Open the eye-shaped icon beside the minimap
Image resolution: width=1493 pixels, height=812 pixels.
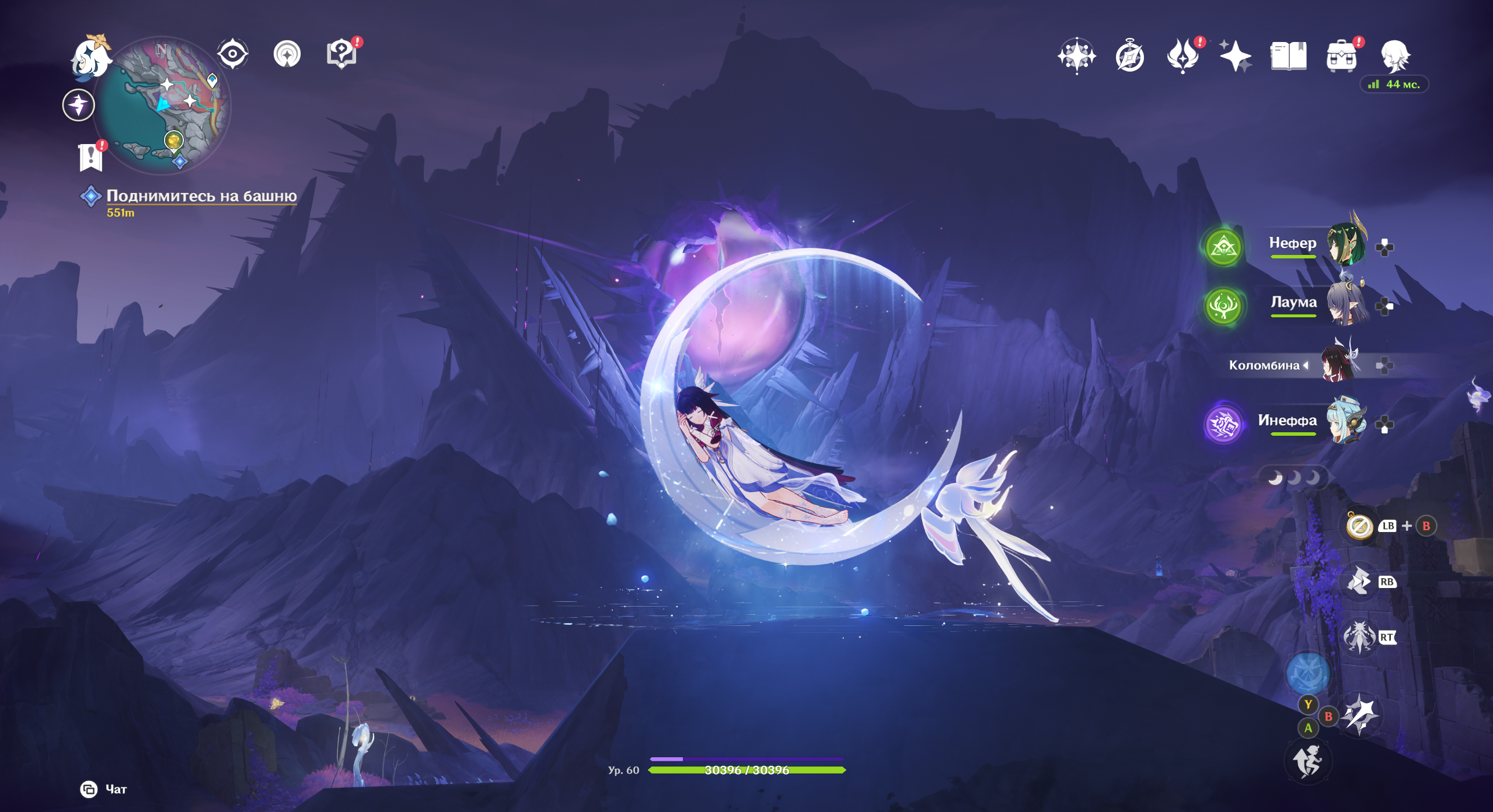[232, 54]
